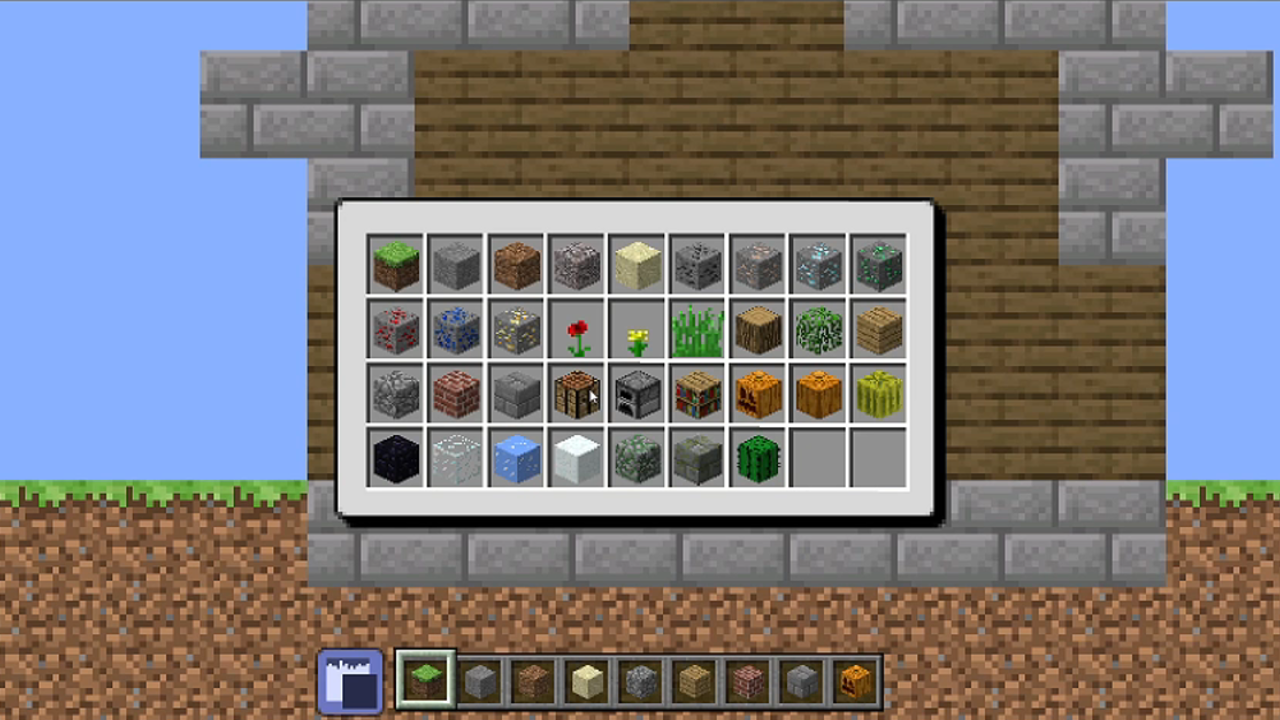Select the red rose flower
The height and width of the screenshot is (720, 1280).
click(577, 330)
